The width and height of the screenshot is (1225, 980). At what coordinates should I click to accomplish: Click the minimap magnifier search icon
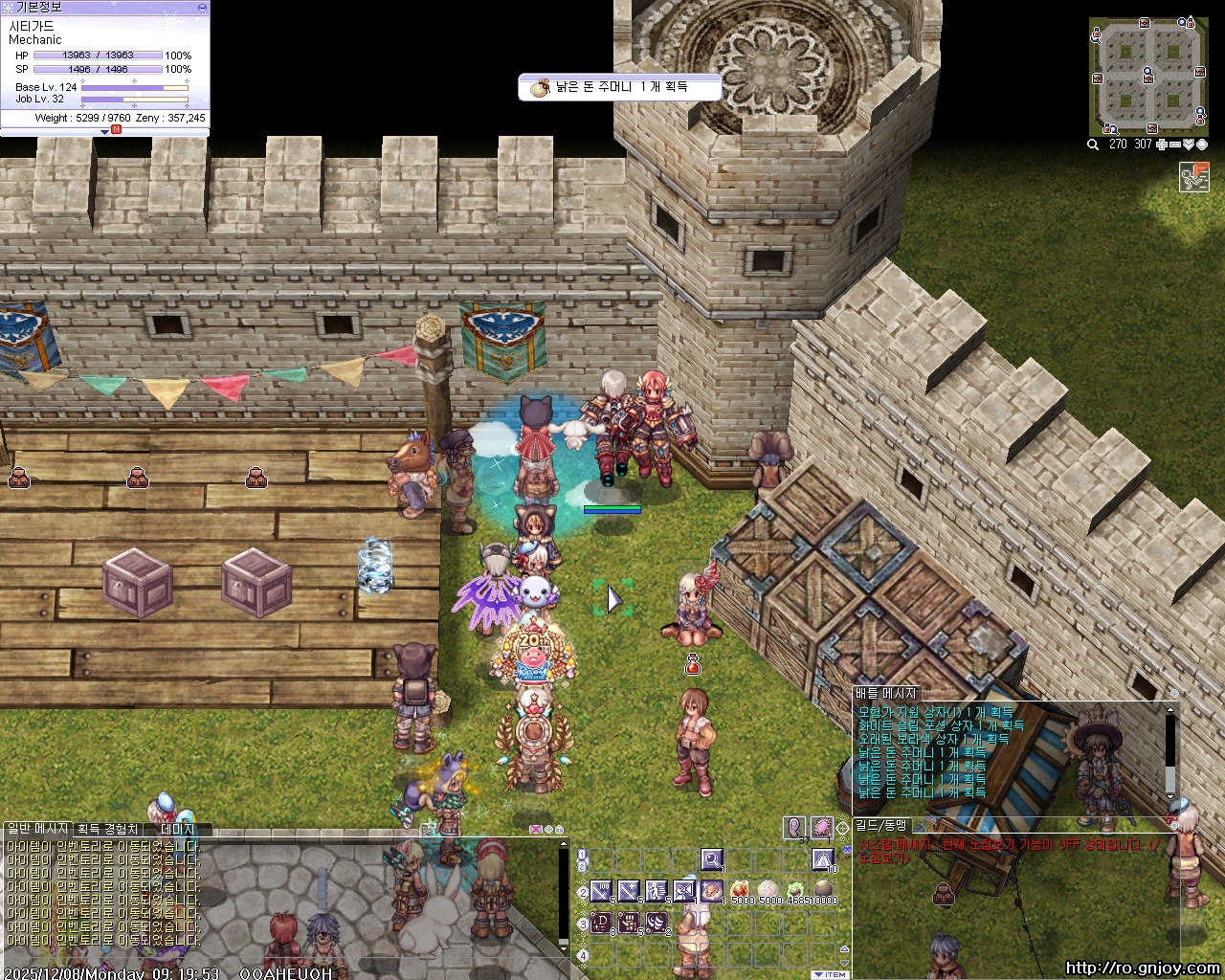1093,145
